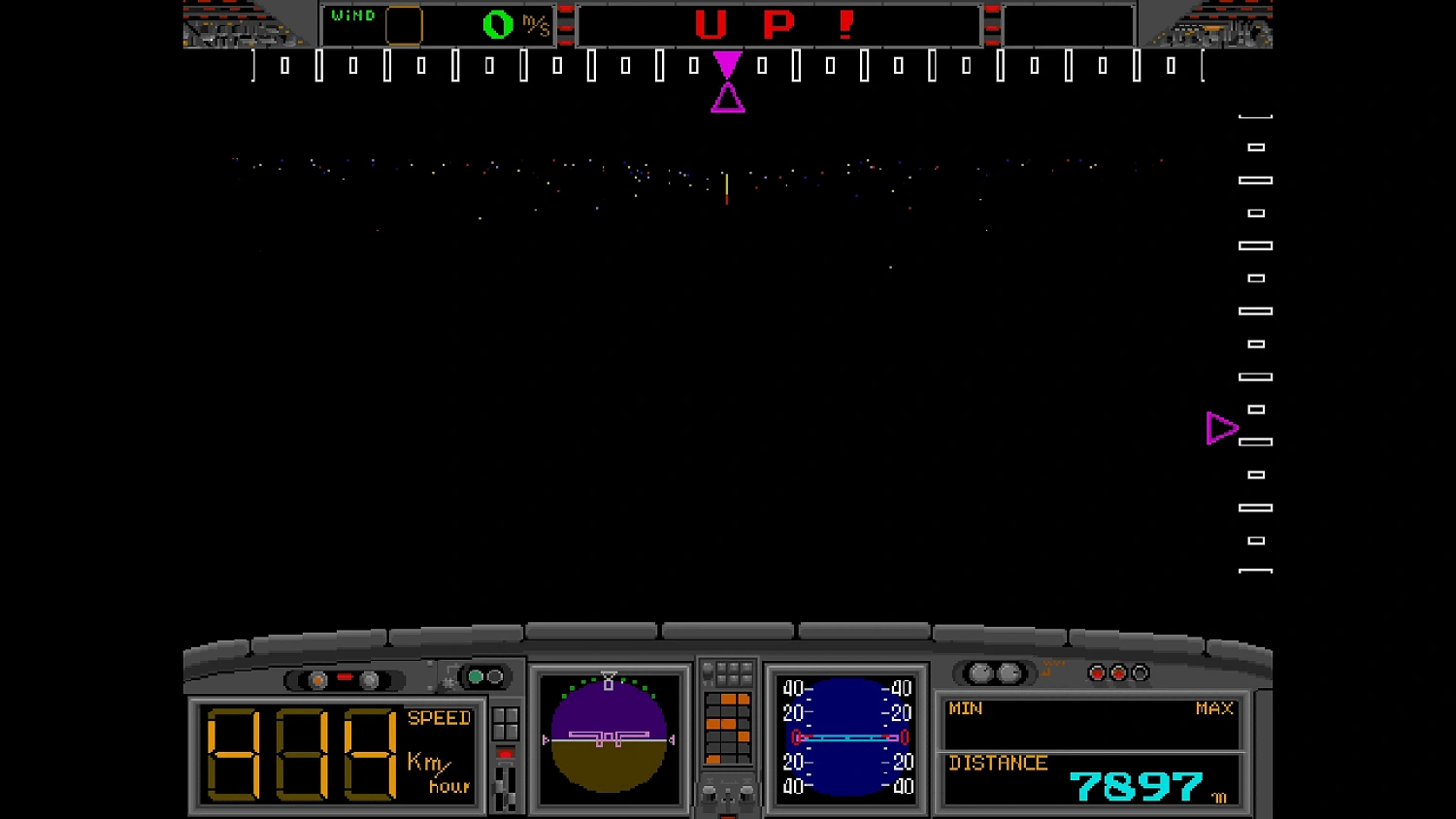Click the red UP! warning message display
This screenshot has height=819, width=1456.
click(x=778, y=23)
